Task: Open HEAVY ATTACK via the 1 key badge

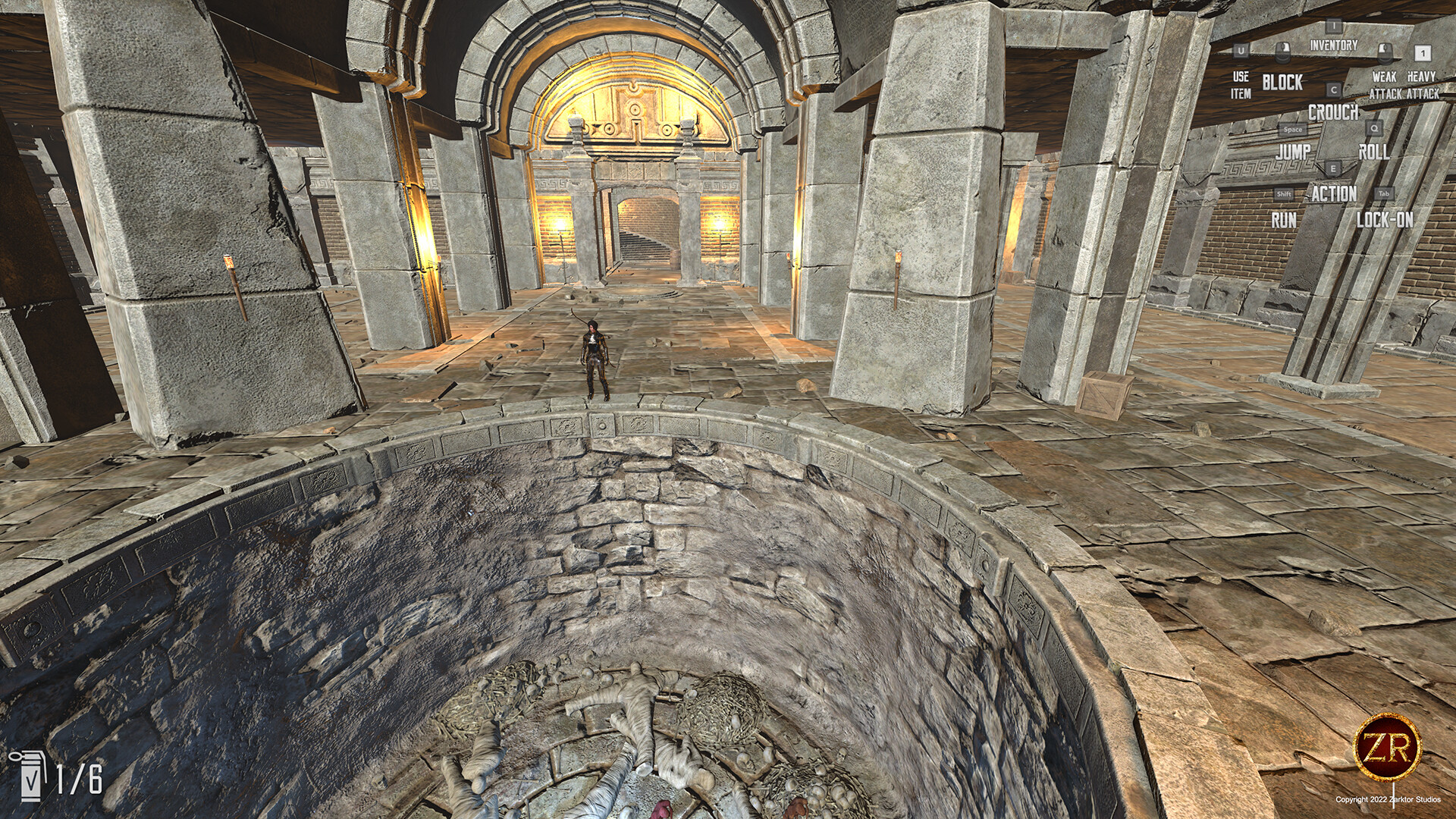Action: click(x=1422, y=54)
